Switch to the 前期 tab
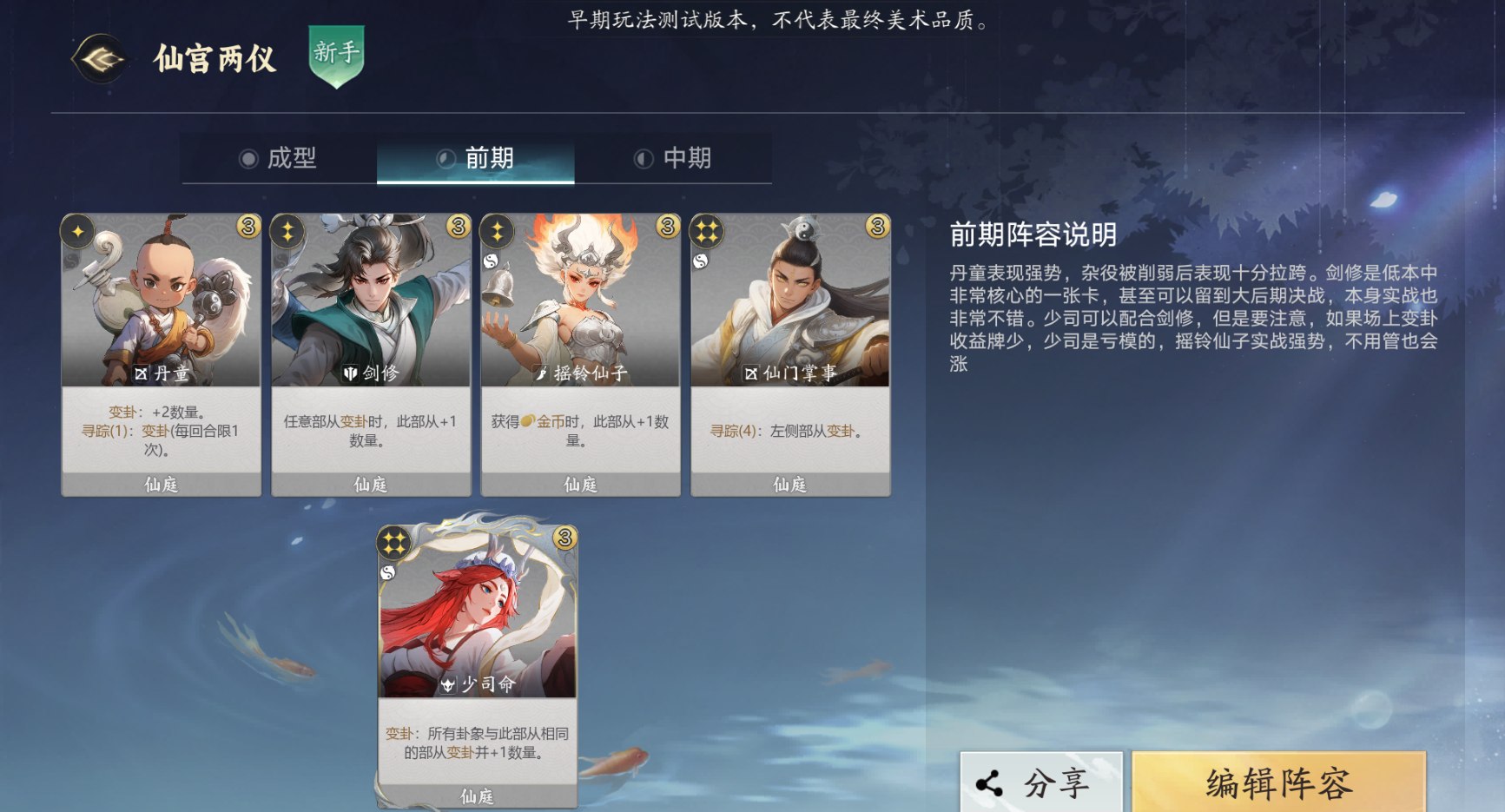This screenshot has height=812, width=1505. (476, 158)
